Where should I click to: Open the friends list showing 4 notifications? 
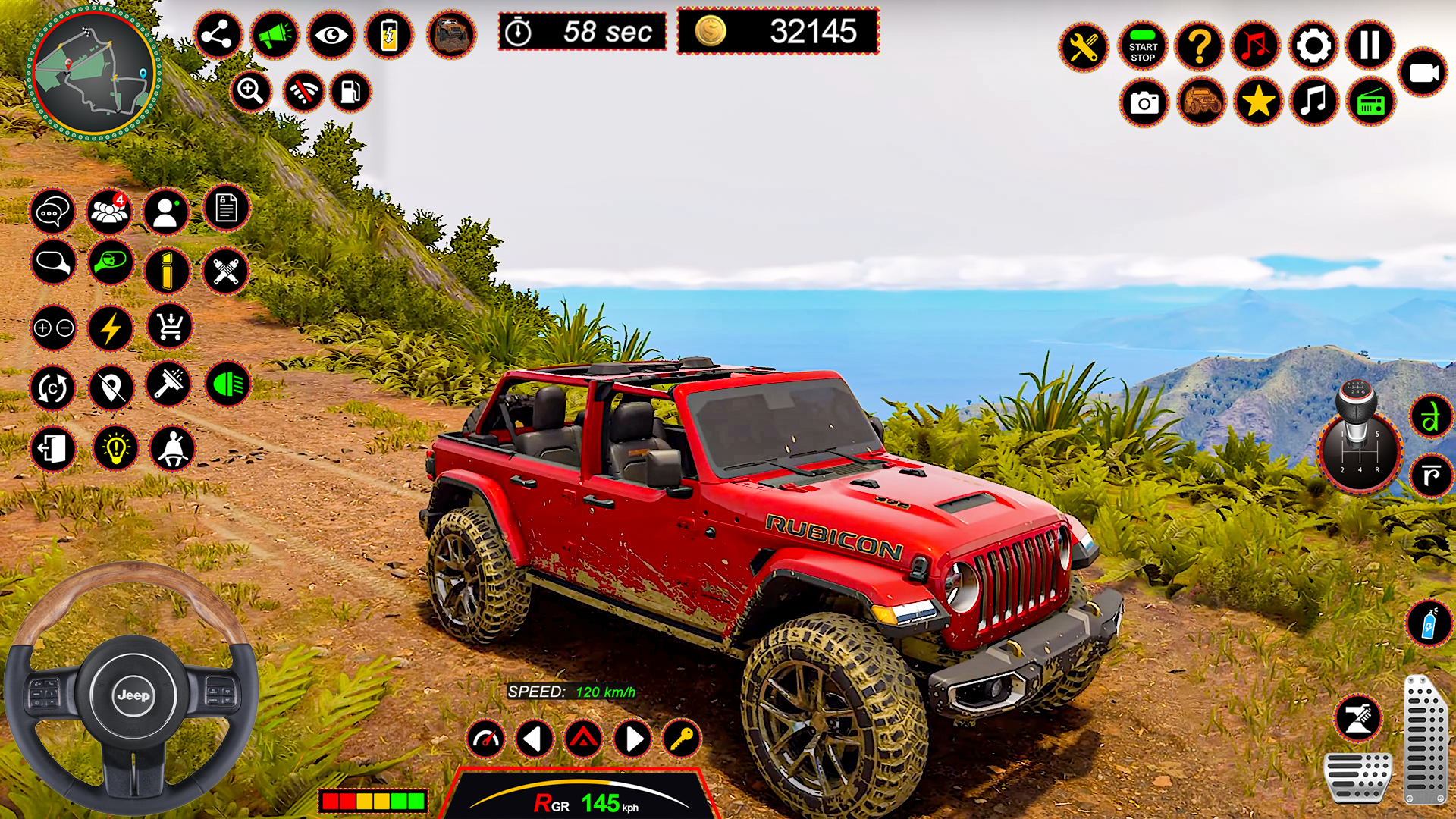pyautogui.click(x=110, y=212)
